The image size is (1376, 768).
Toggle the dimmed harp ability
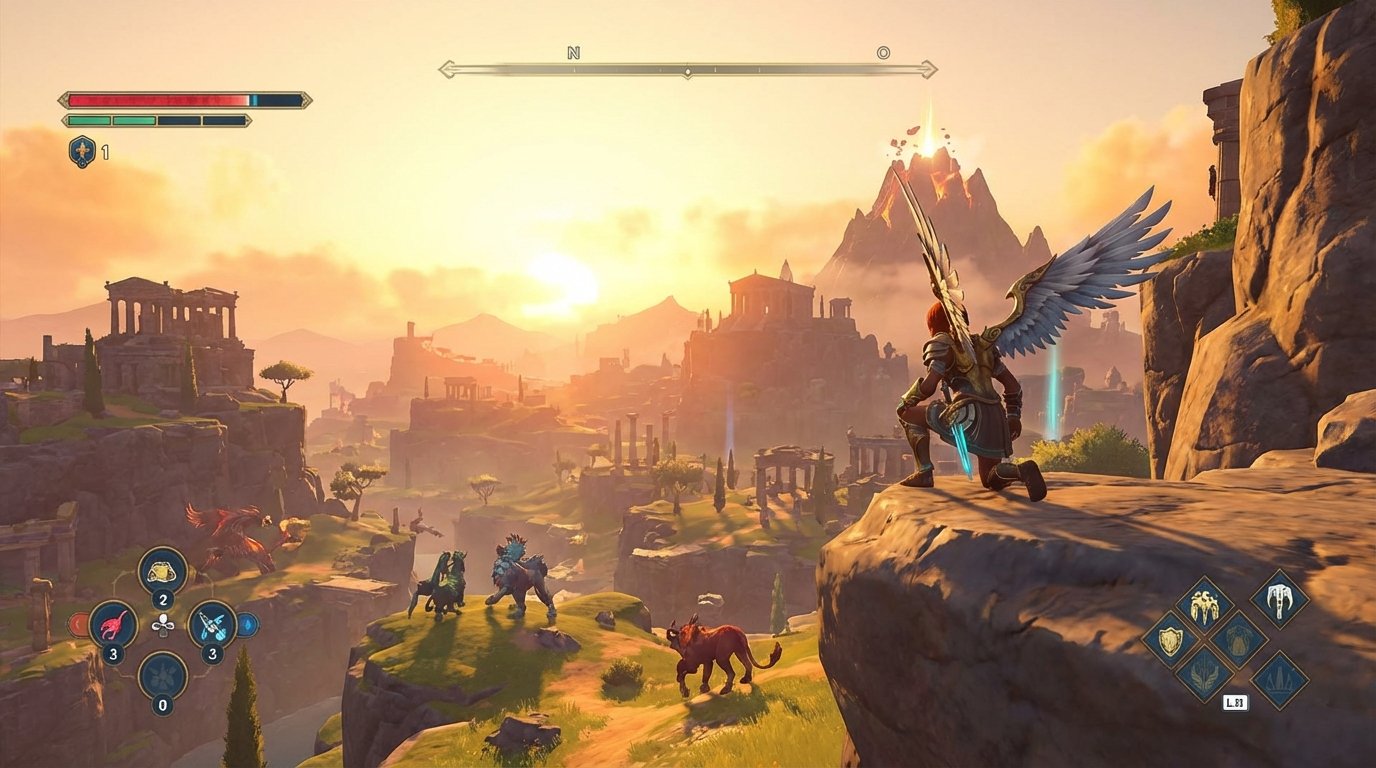coord(1237,641)
